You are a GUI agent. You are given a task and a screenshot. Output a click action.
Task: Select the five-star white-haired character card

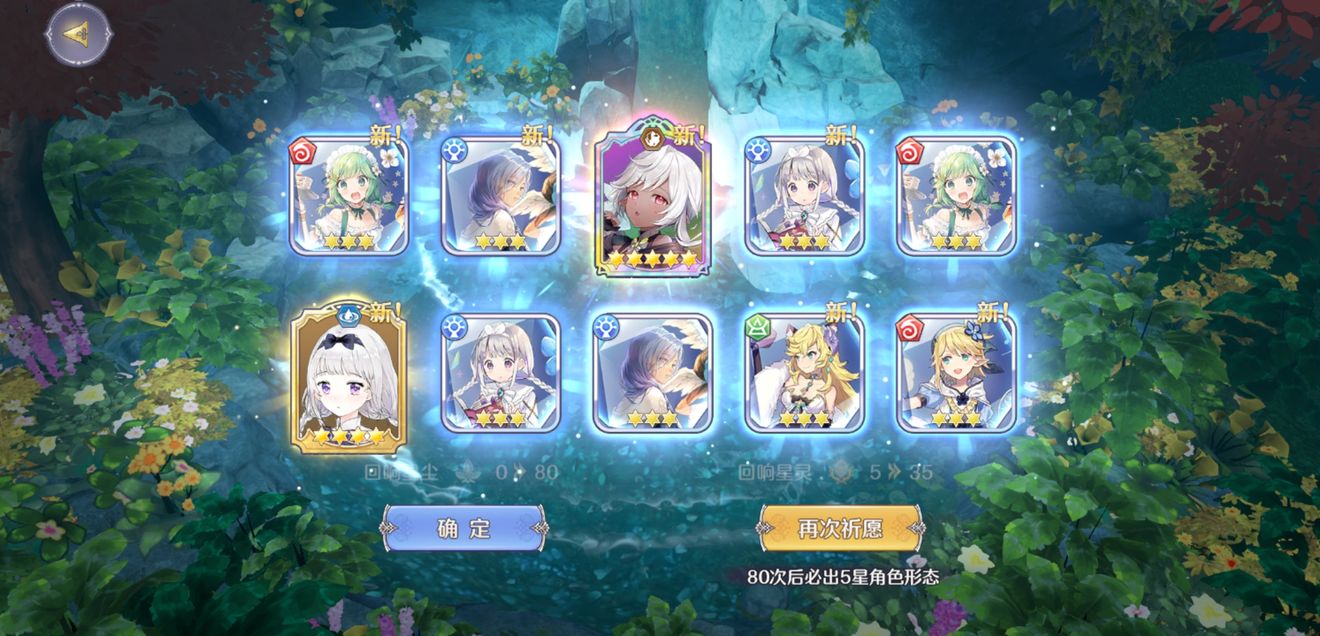653,201
